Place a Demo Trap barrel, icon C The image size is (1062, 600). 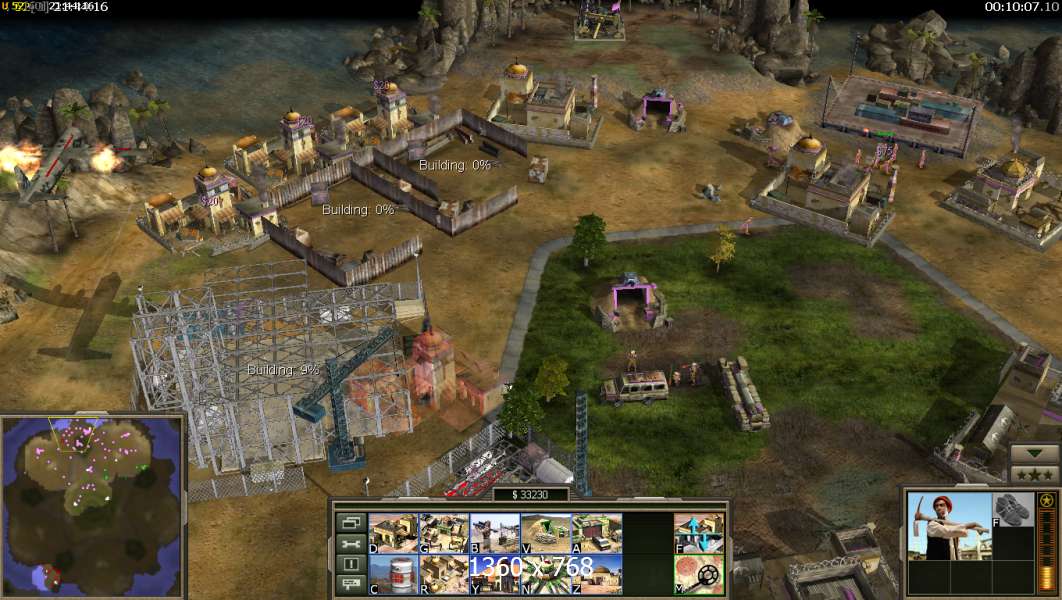point(394,574)
